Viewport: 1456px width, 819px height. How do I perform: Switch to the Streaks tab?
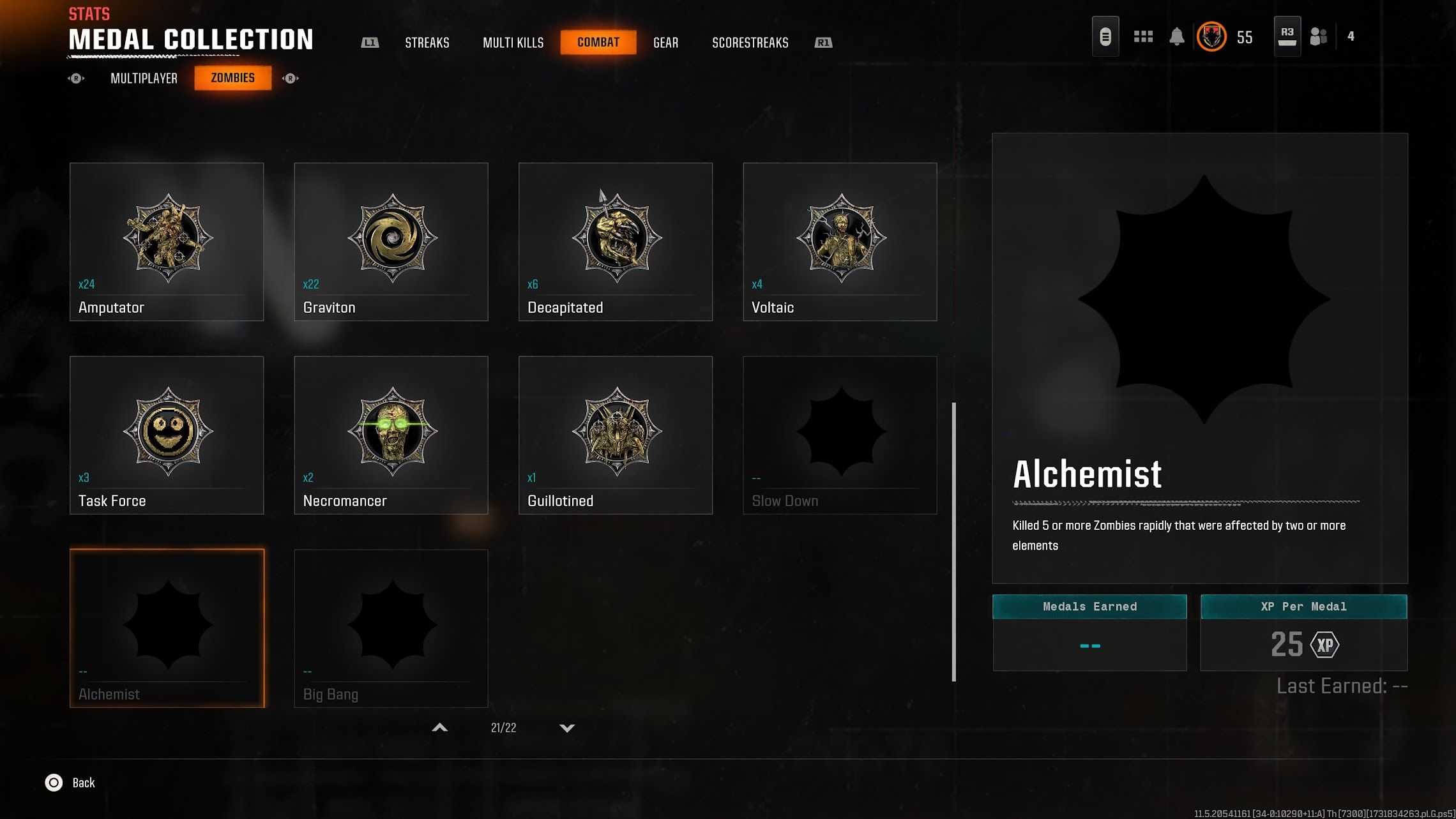(x=427, y=42)
